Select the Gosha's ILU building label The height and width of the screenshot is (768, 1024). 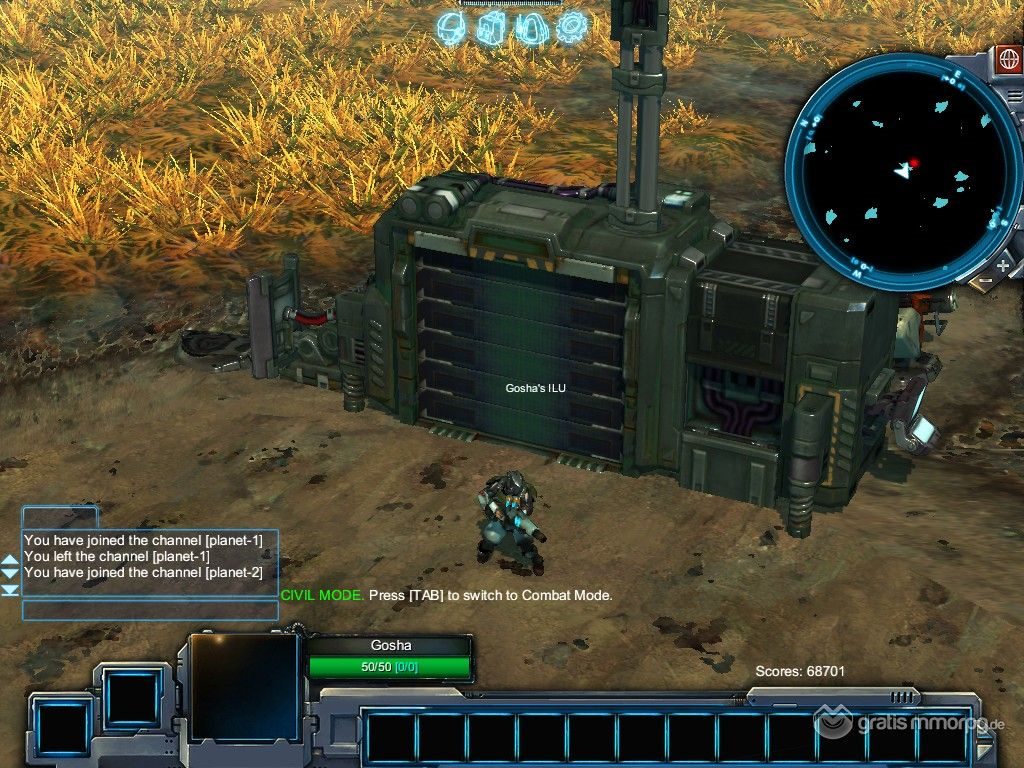click(535, 388)
